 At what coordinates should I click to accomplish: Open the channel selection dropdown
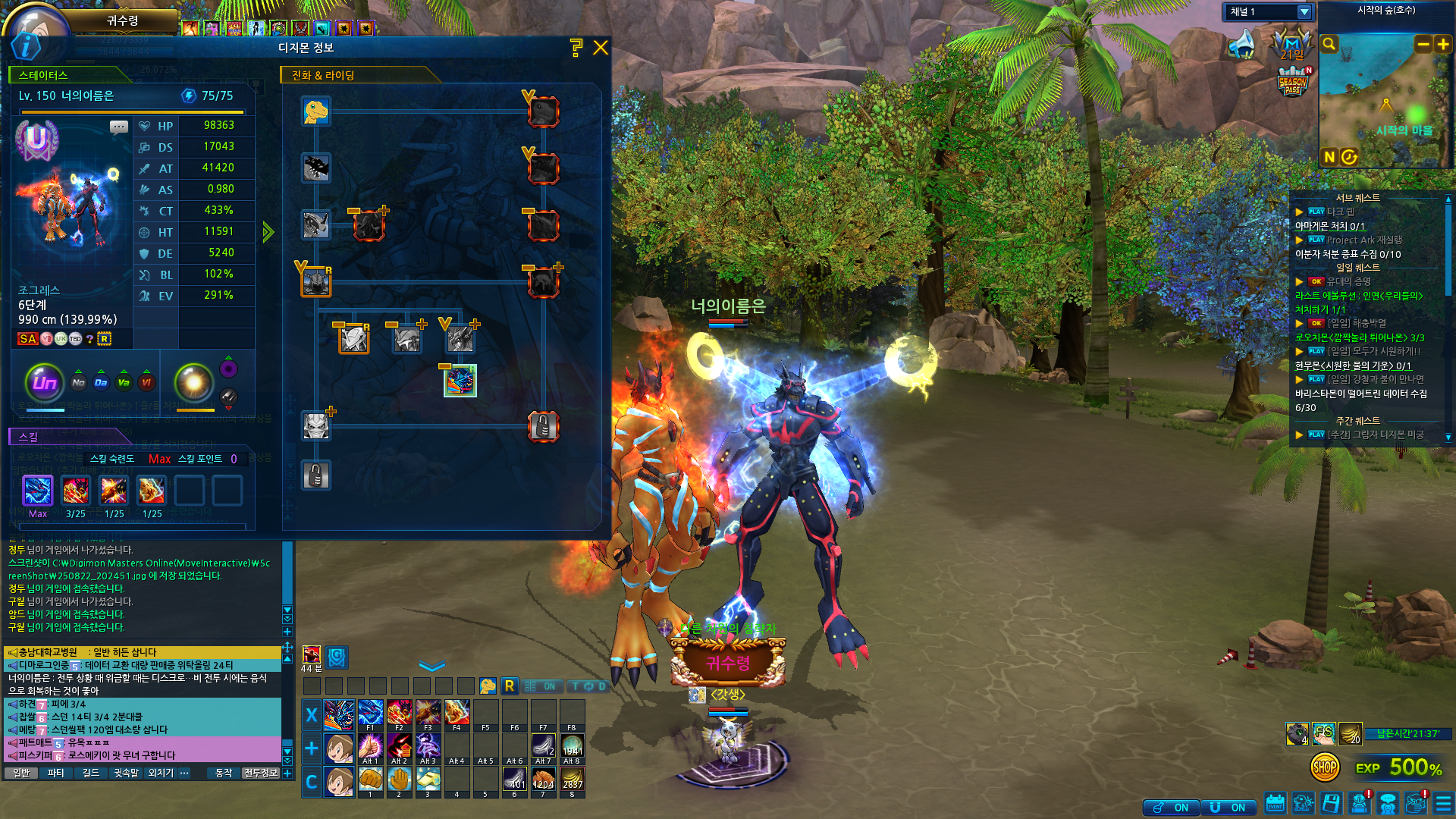click(x=1304, y=12)
